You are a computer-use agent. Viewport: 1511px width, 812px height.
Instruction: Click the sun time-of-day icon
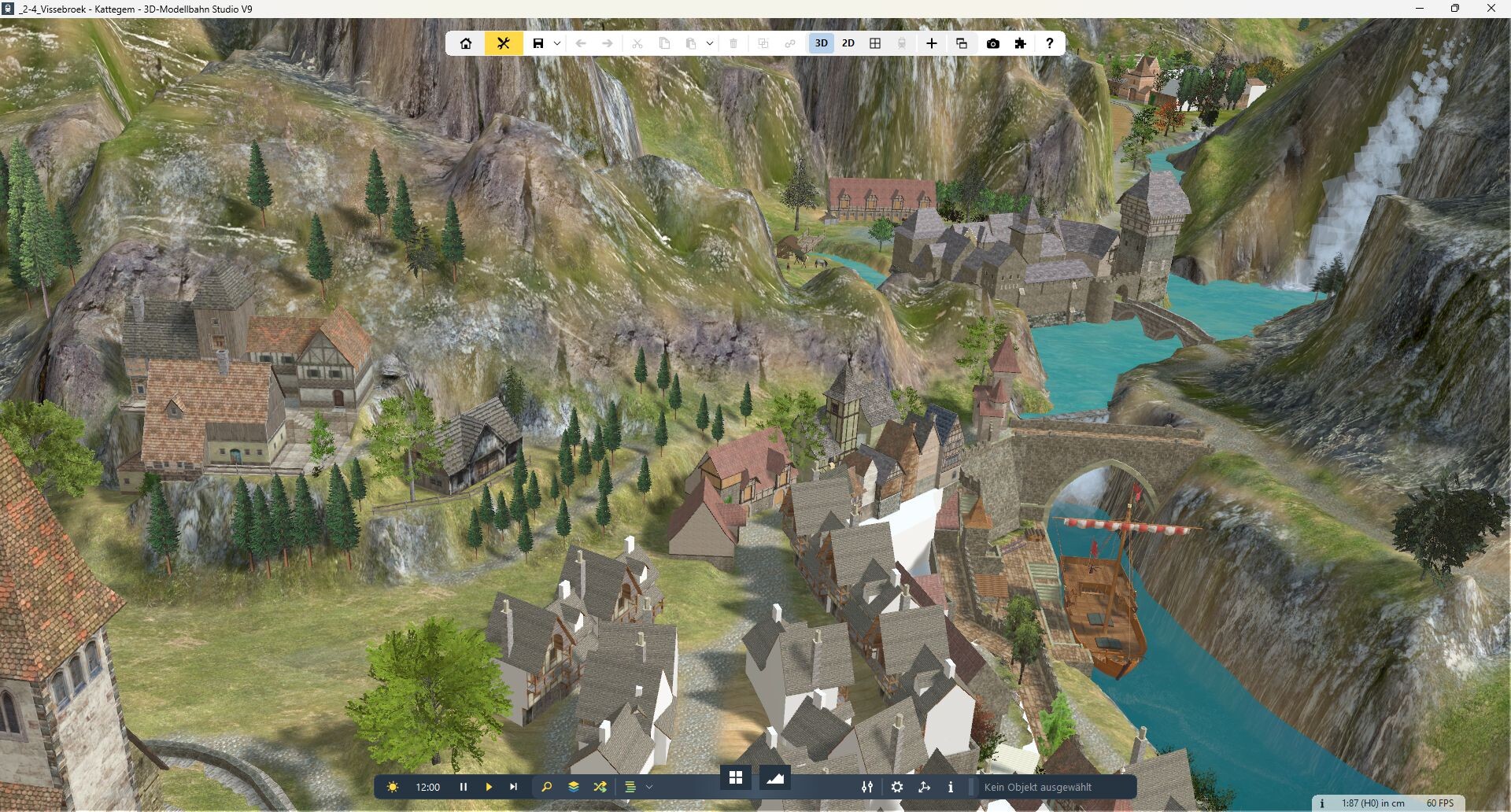point(393,787)
